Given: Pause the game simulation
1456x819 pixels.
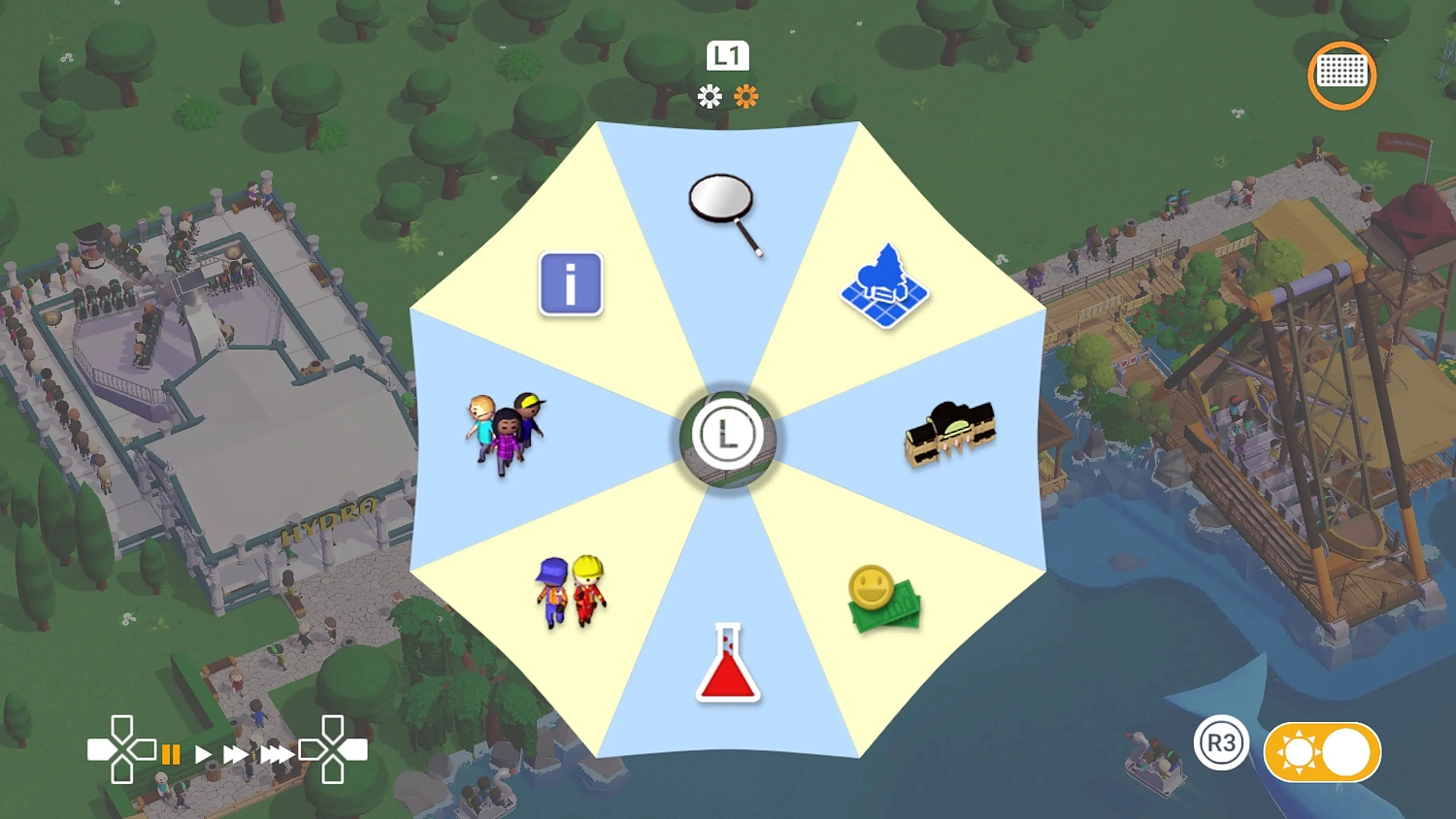Looking at the screenshot, I should click(x=172, y=753).
